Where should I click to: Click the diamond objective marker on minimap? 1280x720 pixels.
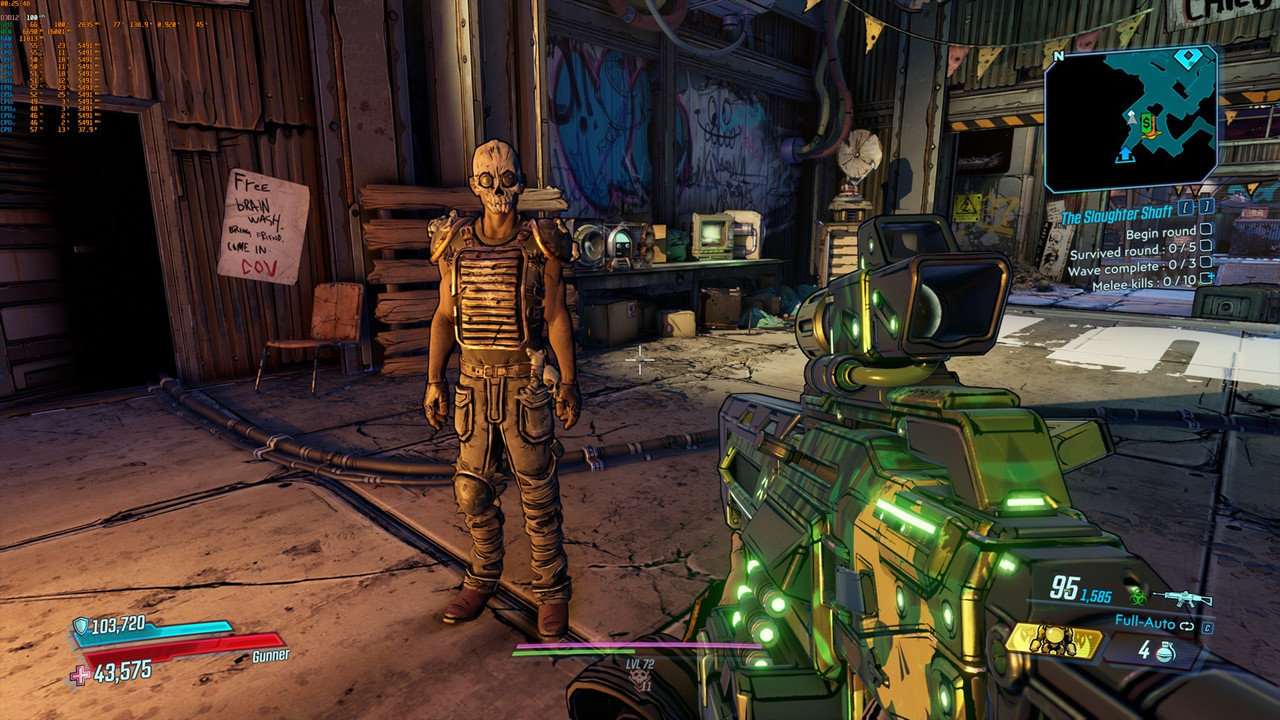coord(1186,58)
